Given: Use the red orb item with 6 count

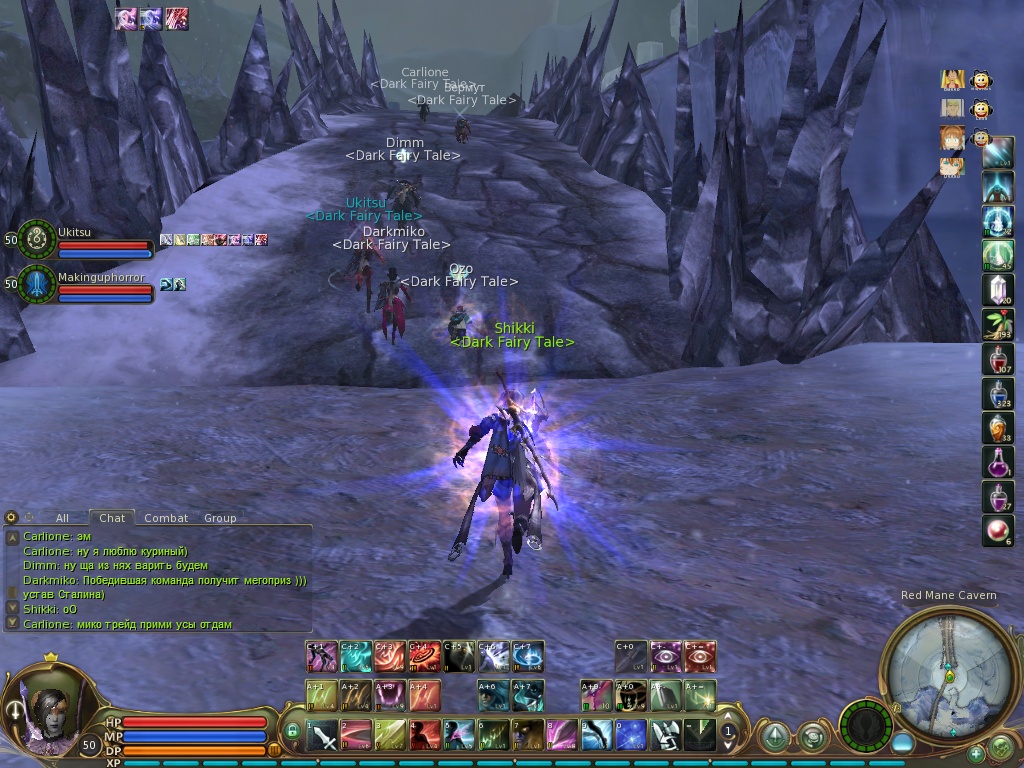Looking at the screenshot, I should [x=997, y=531].
